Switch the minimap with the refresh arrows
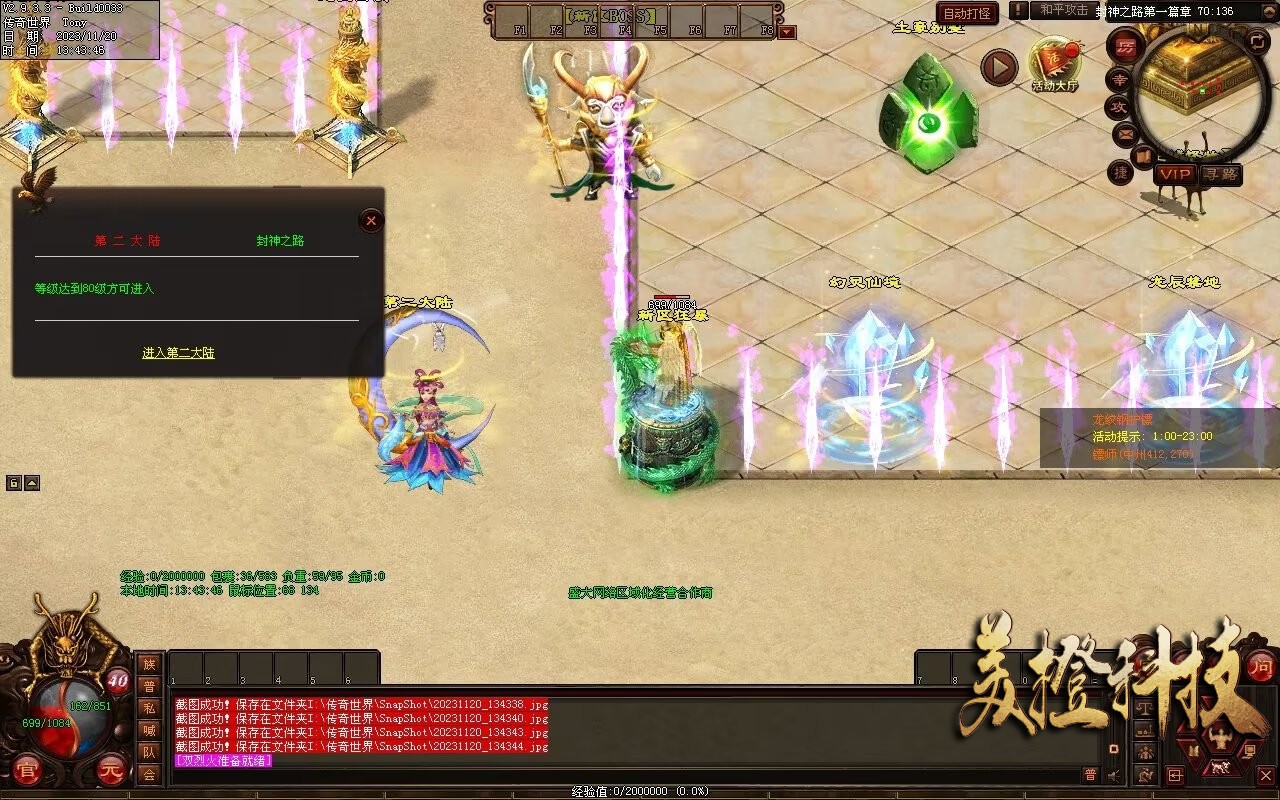Viewport: 1280px width, 800px height. pos(1258,41)
